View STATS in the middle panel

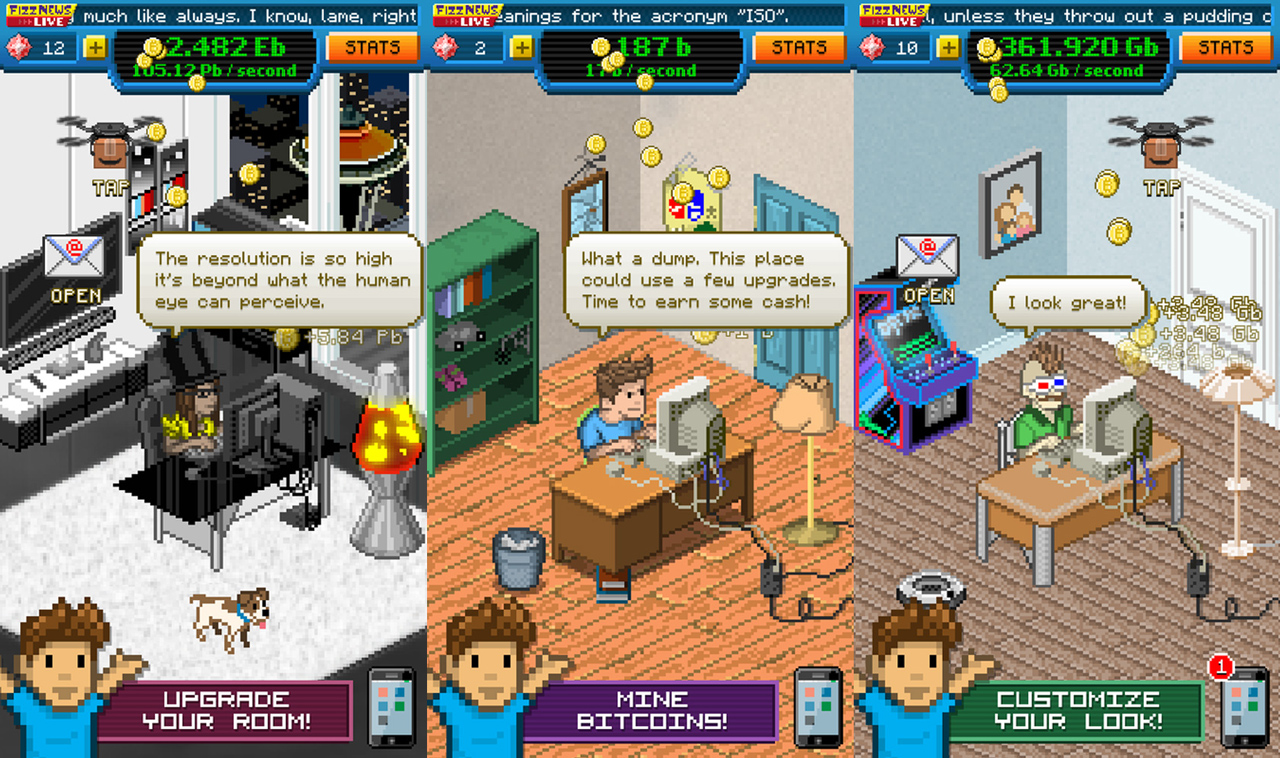pyautogui.click(x=798, y=46)
